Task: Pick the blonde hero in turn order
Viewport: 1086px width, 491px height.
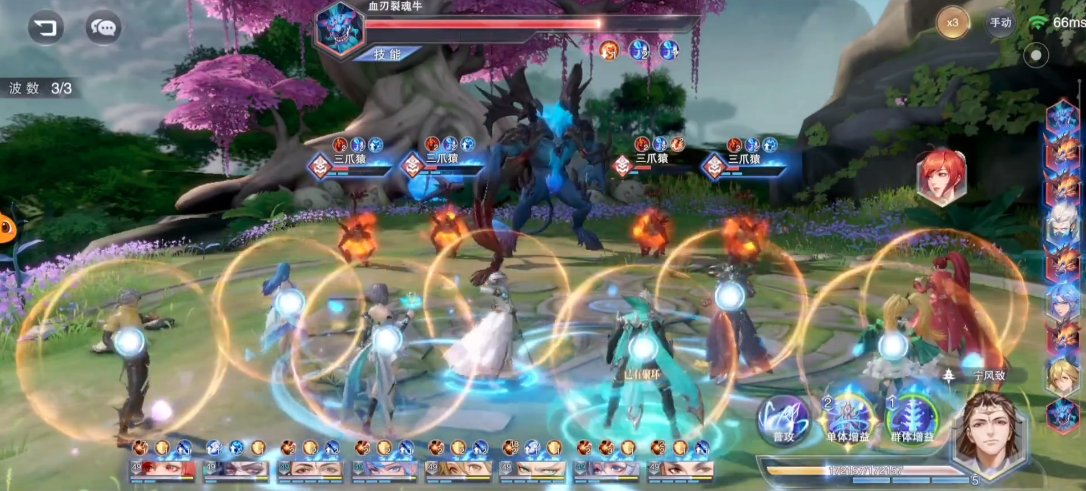Action: [x=1062, y=377]
